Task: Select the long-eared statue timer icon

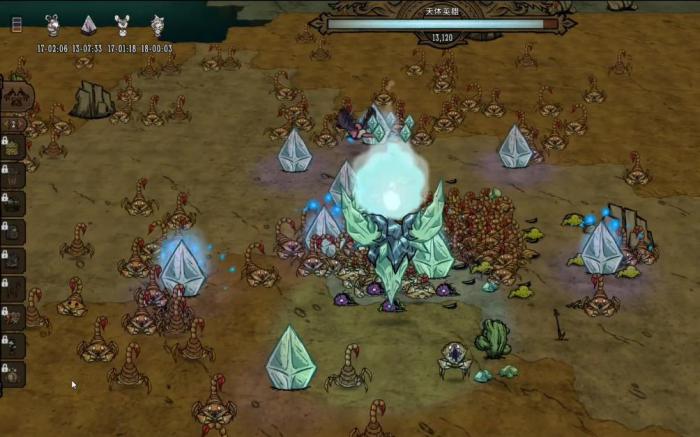Action: tap(53, 24)
